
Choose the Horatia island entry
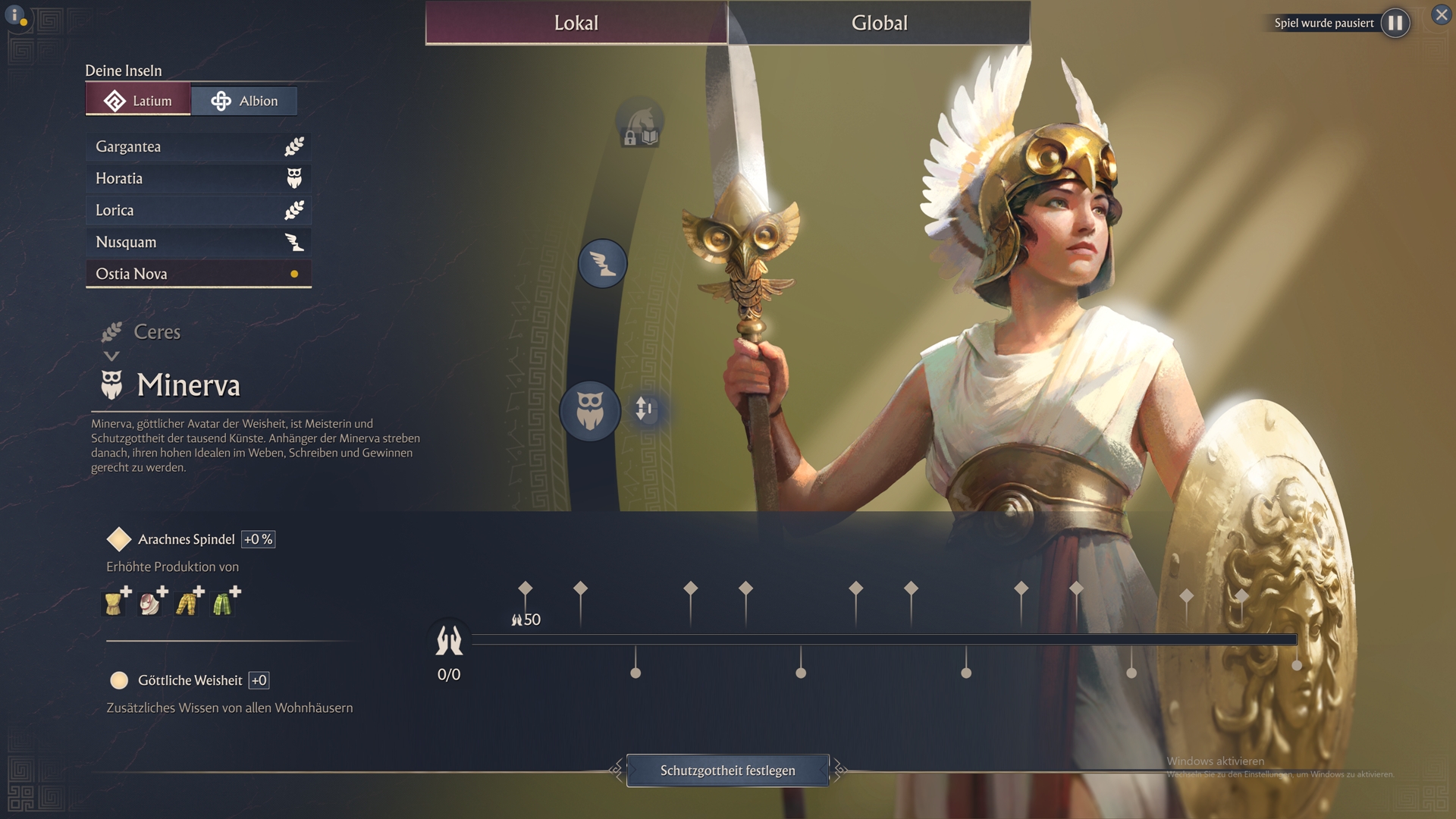198,178
